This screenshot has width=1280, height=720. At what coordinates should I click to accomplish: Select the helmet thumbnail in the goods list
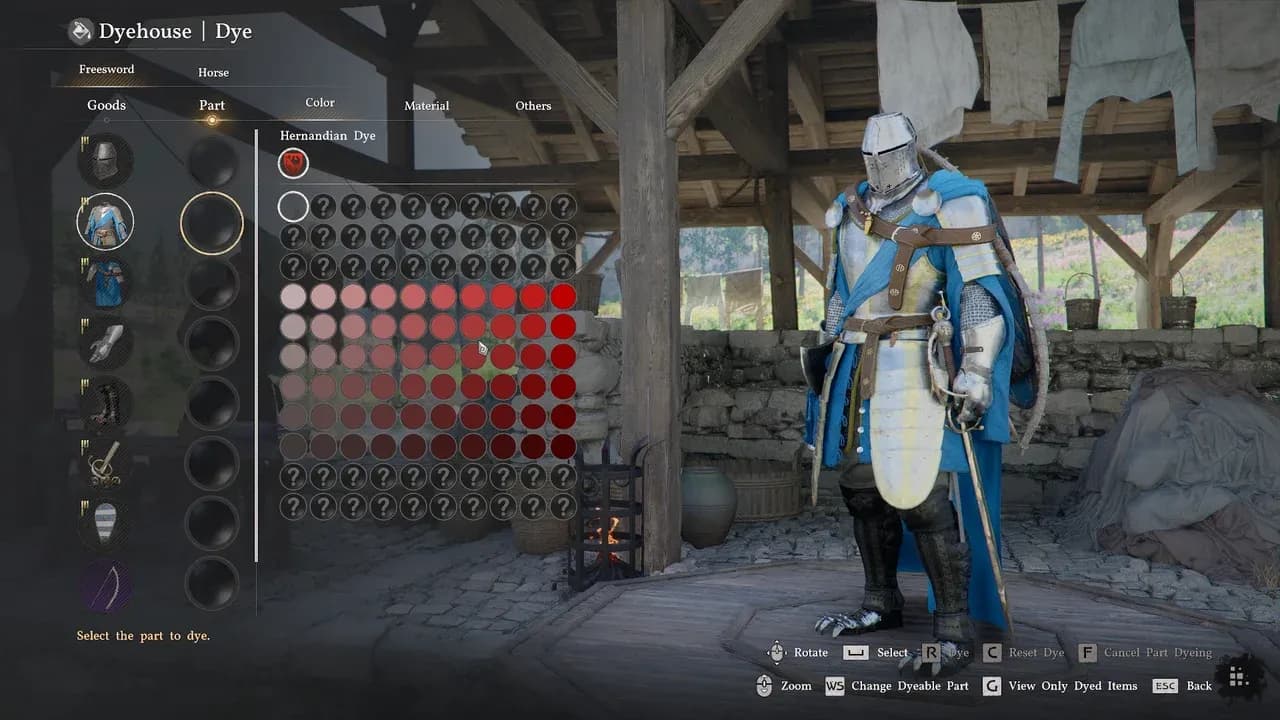105,160
